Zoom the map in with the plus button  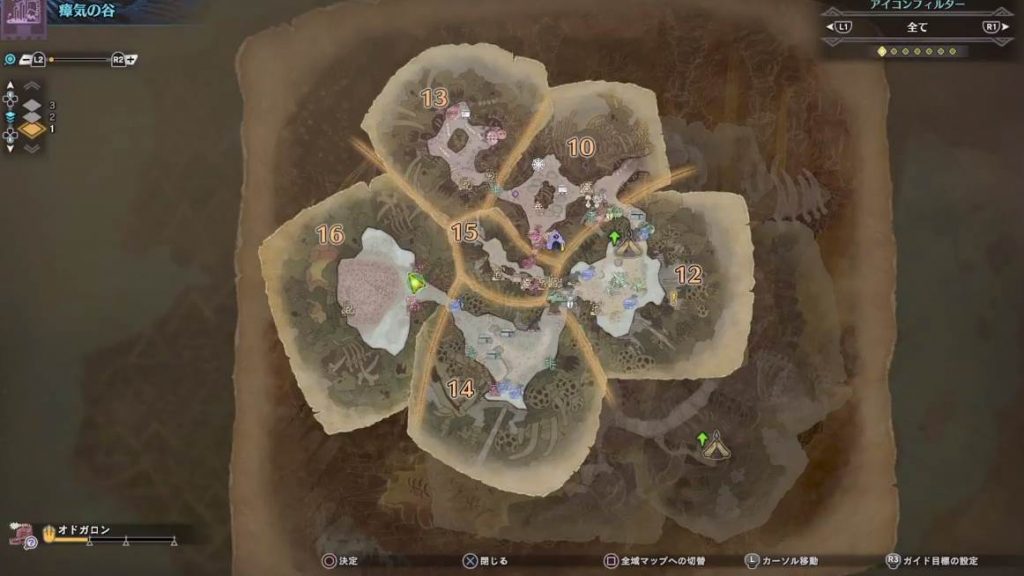[x=131, y=60]
